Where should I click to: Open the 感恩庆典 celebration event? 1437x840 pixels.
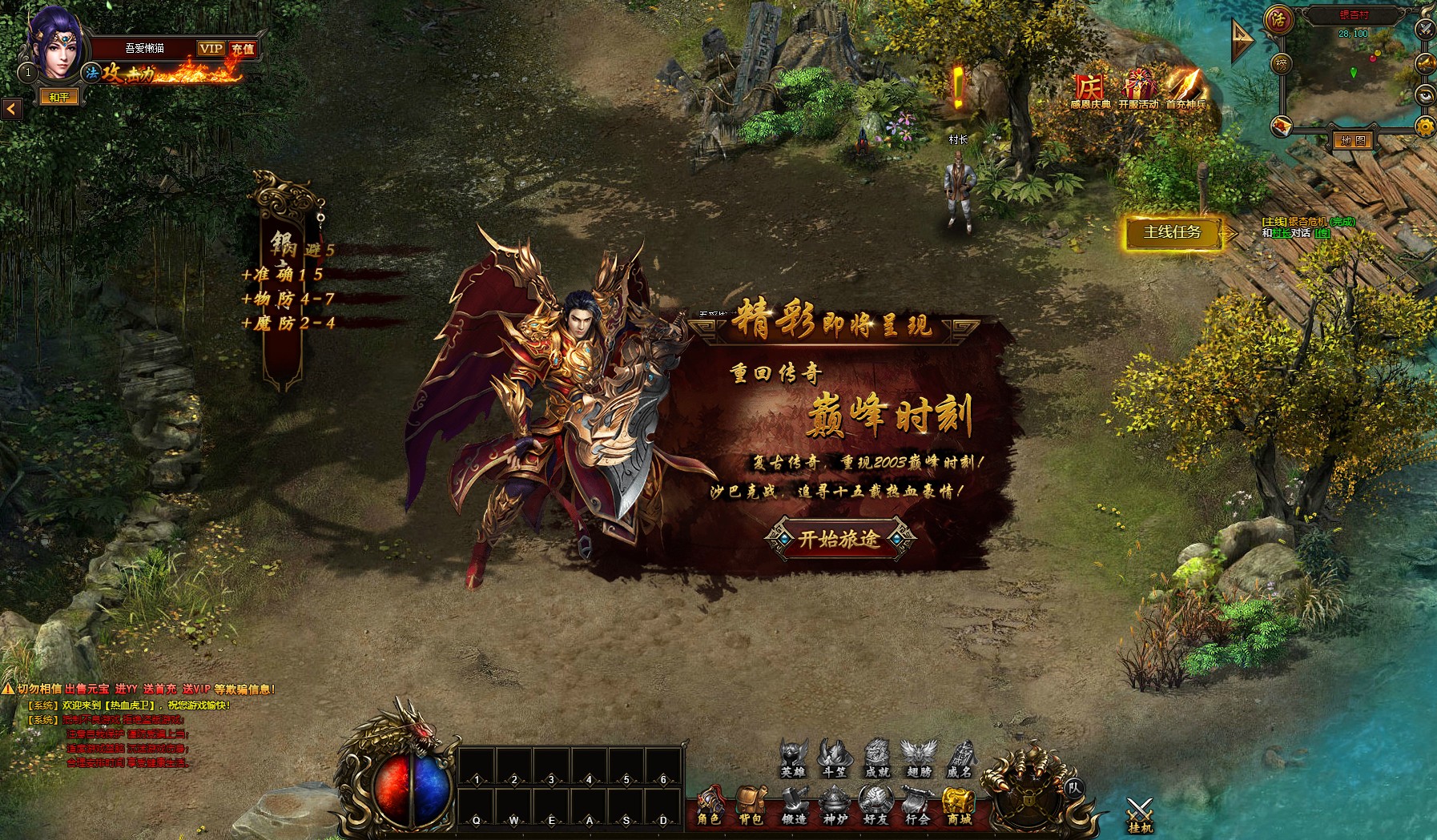(x=1089, y=91)
